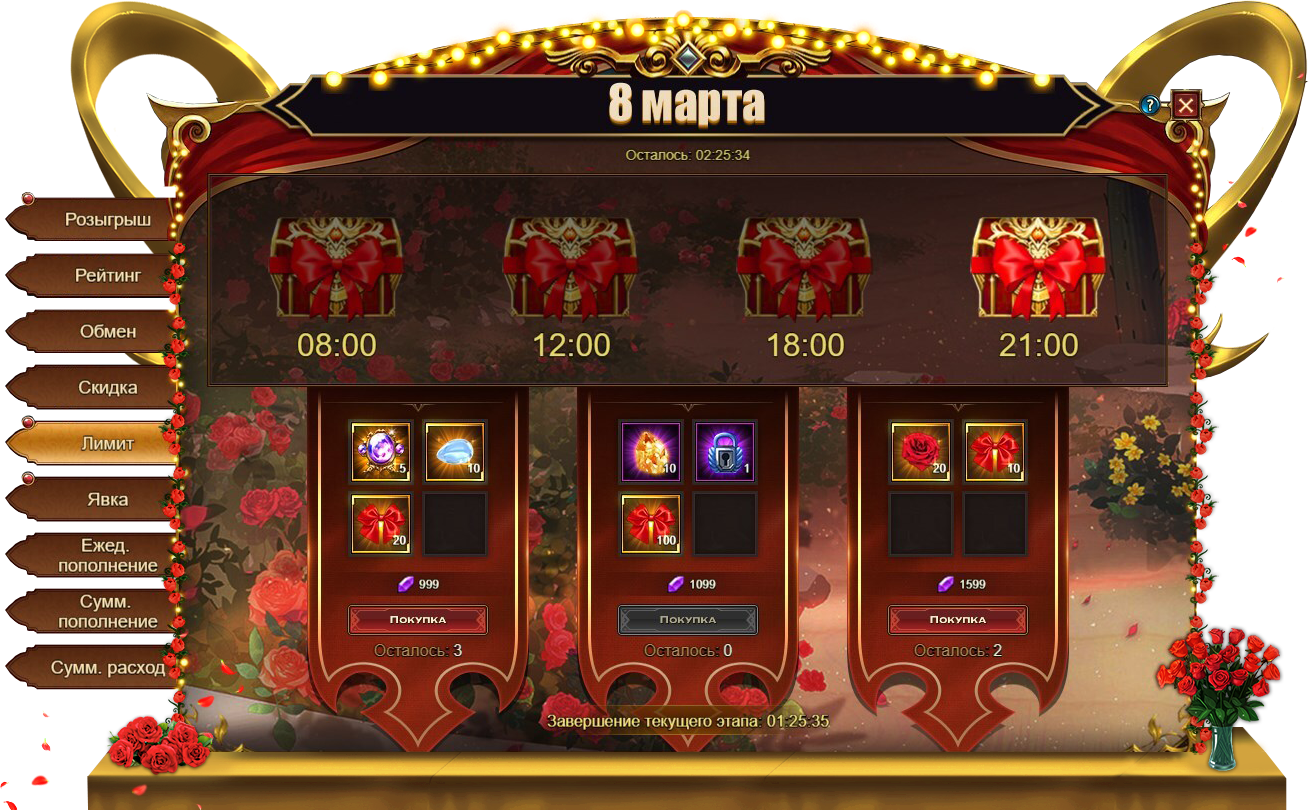
Task: Show the Сумм. пополнение tab
Action: 106,612
